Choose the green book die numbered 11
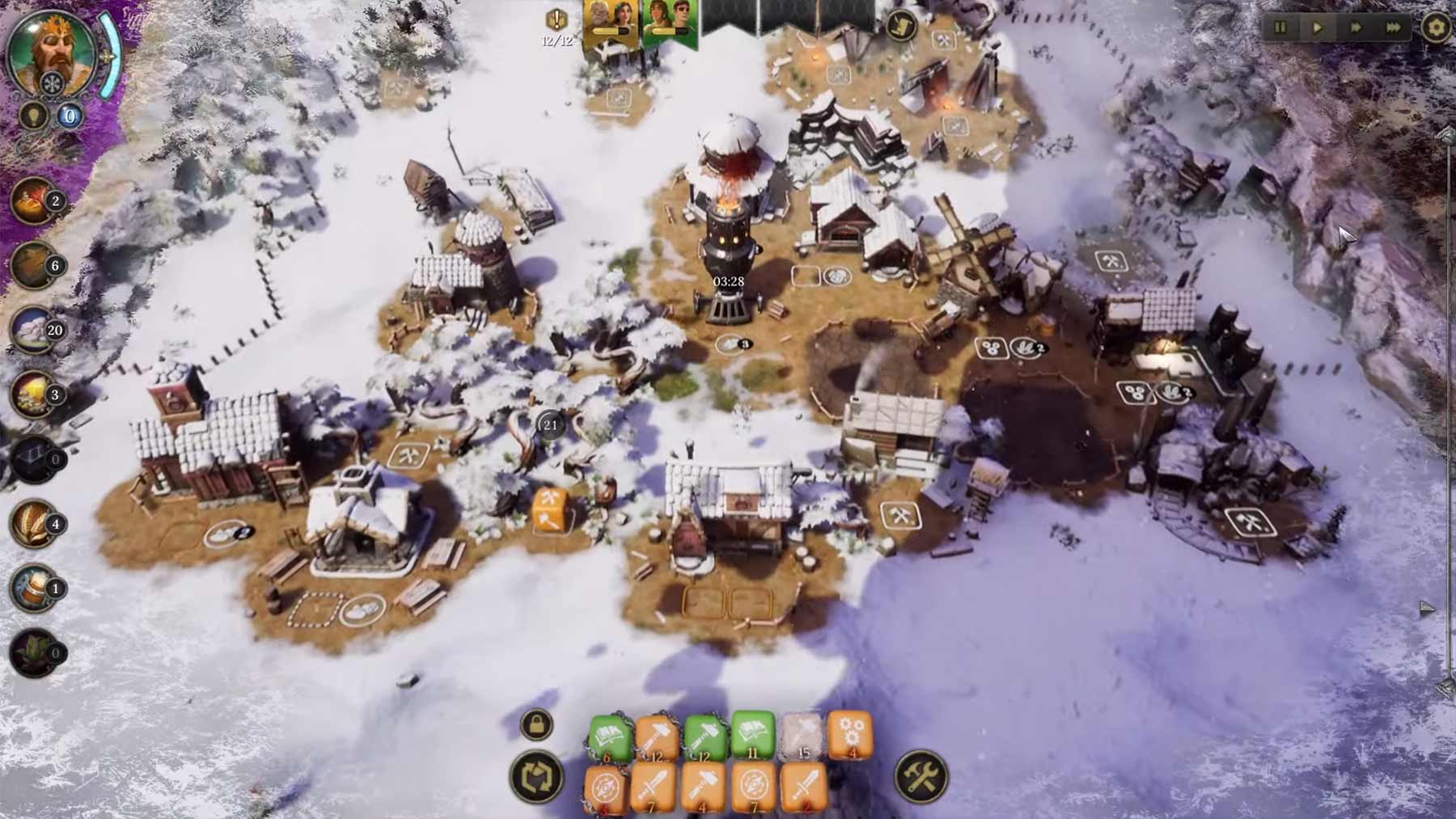This screenshot has width=1456, height=819. (753, 734)
